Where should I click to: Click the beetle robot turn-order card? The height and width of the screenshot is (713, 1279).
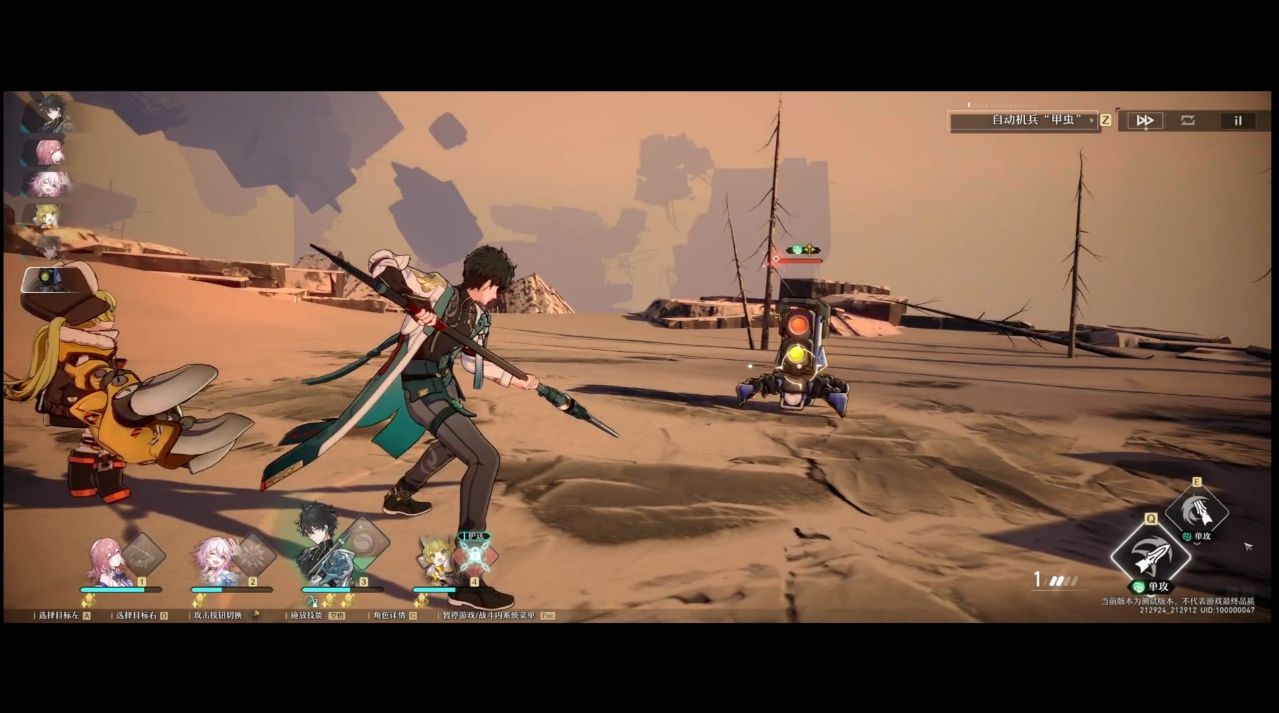click(x=45, y=279)
